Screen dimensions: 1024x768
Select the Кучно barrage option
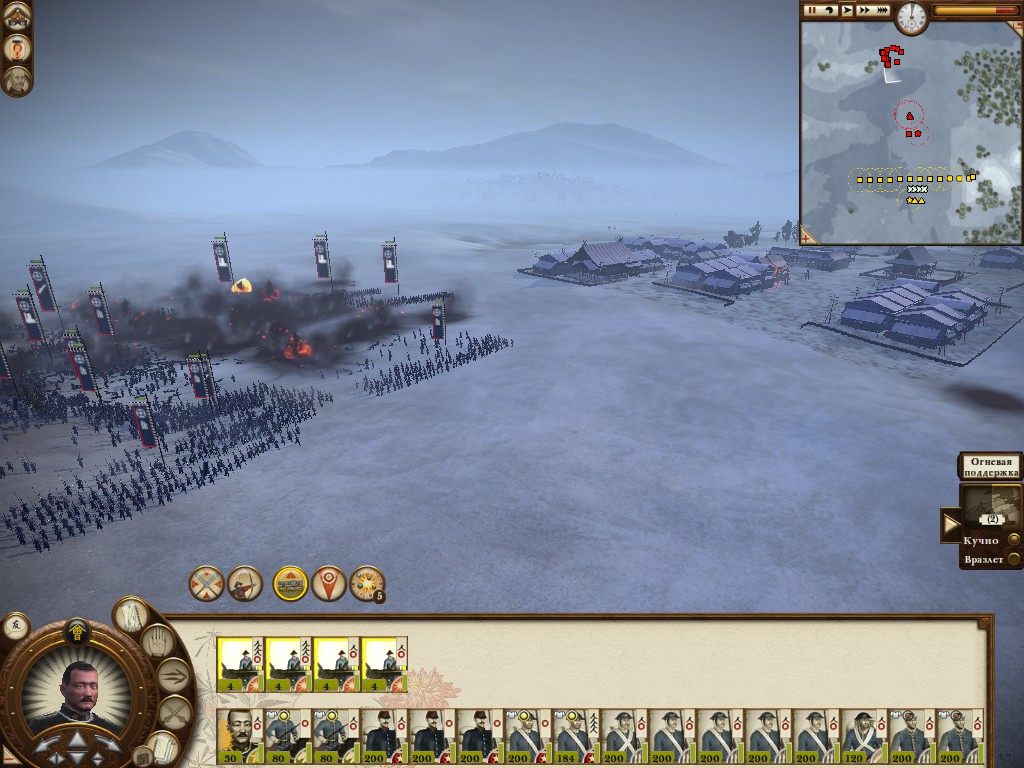click(x=1013, y=541)
